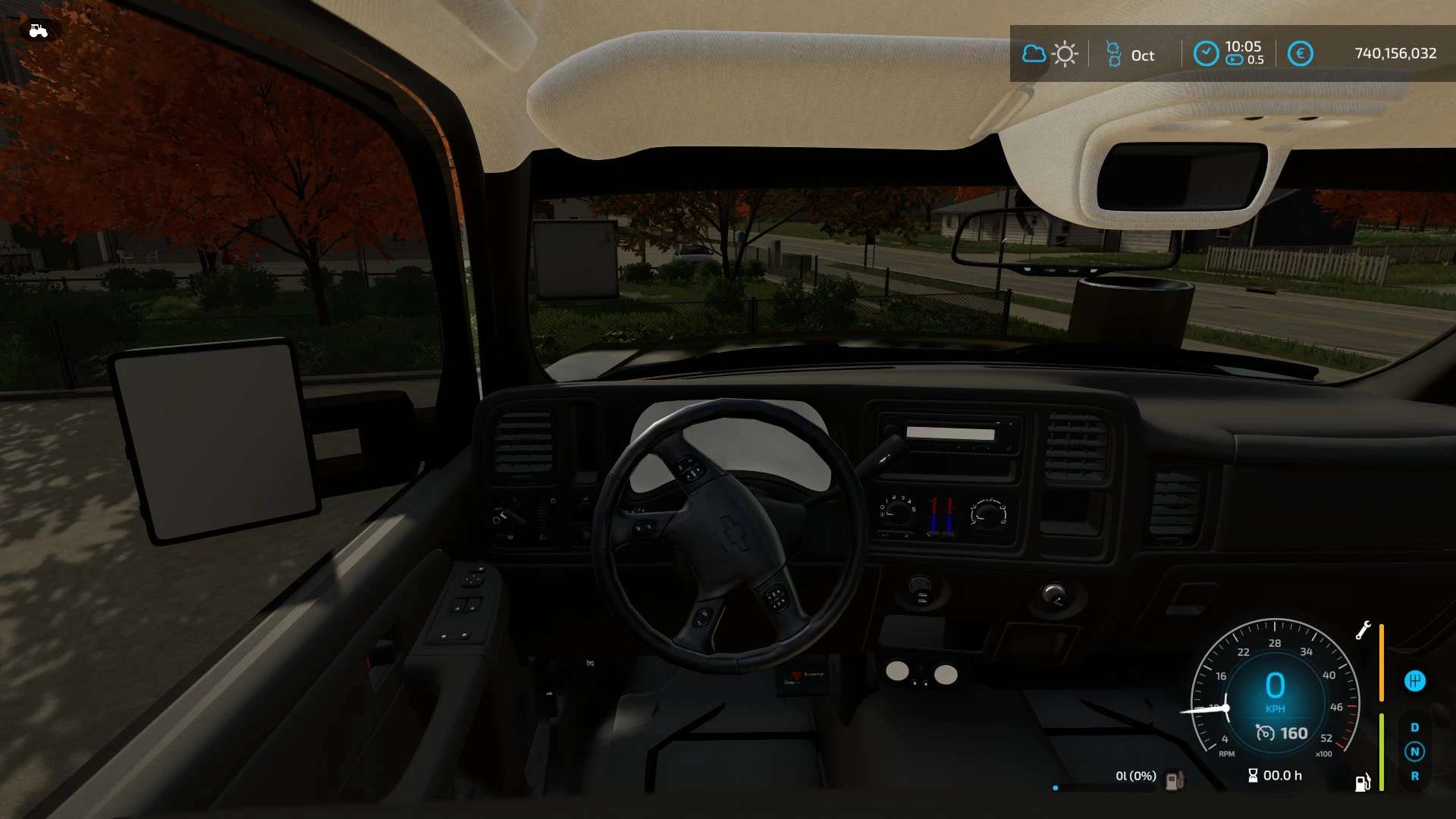1456x819 pixels.
Task: Select the wrench damage icon
Action: tap(1363, 630)
